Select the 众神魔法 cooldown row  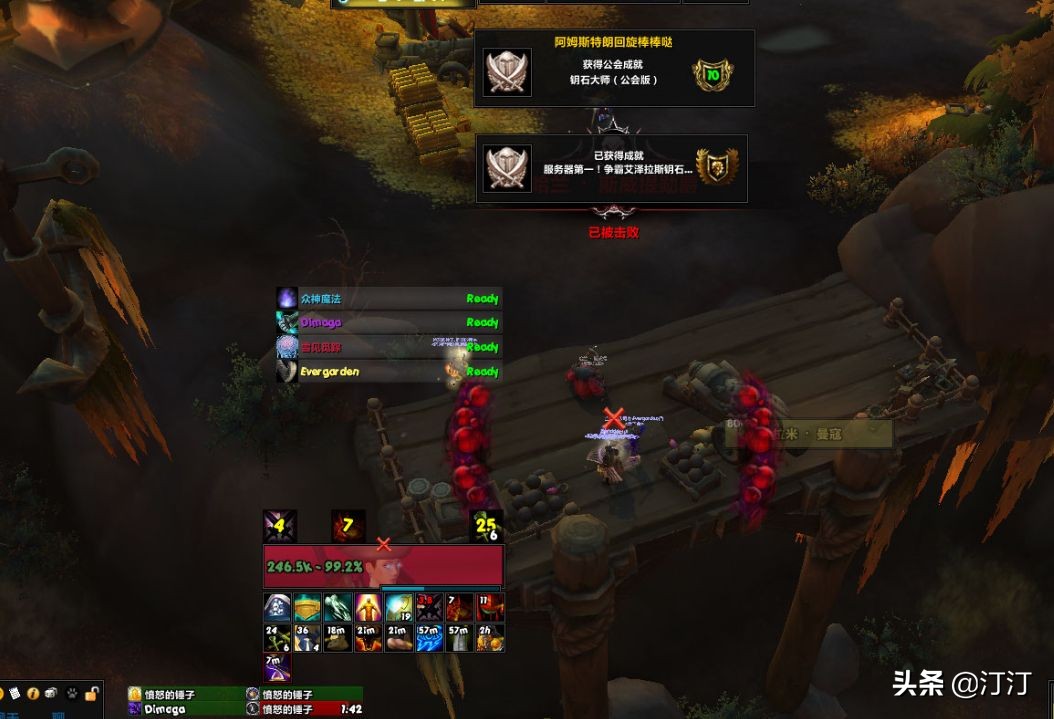[x=388, y=298]
